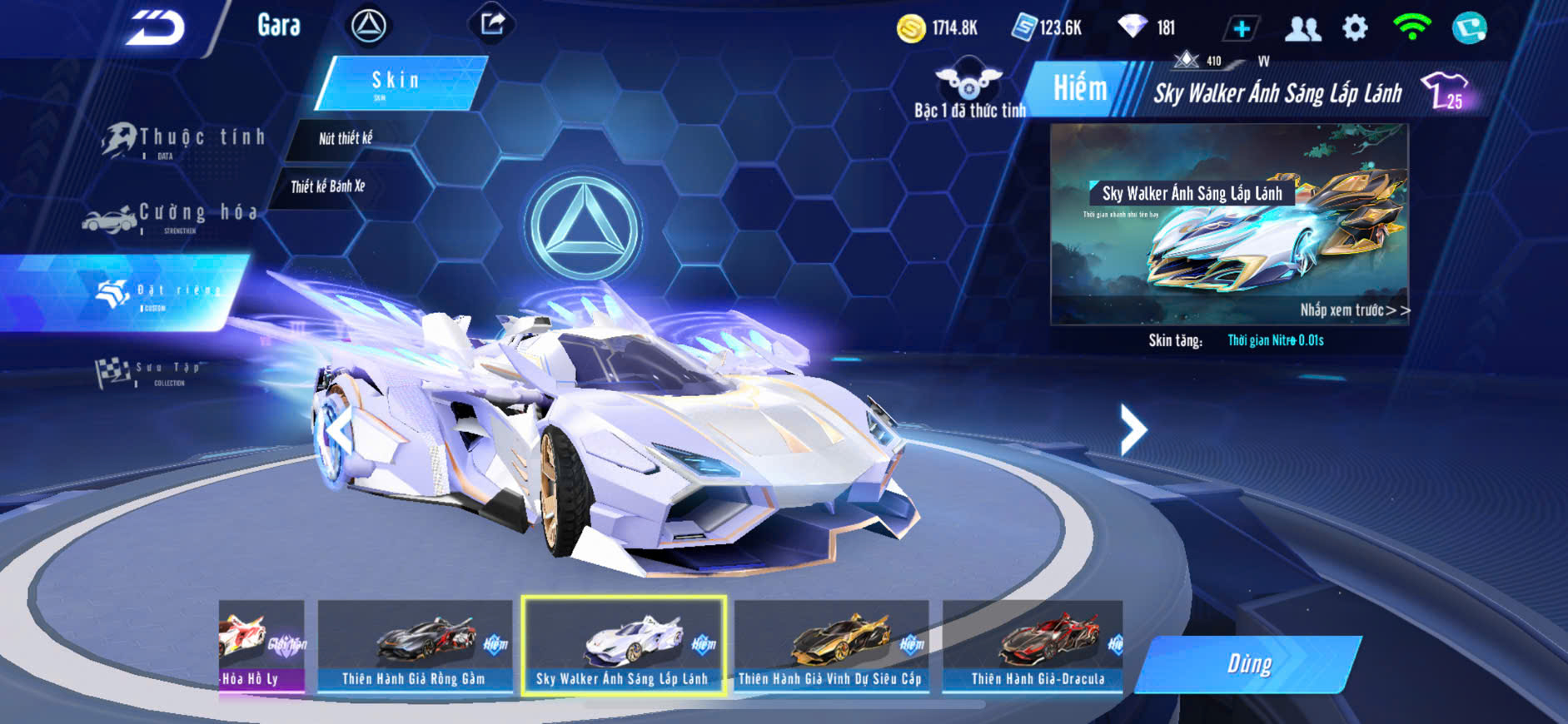Select the Hỏa Hồ Ly skin

[x=261, y=647]
